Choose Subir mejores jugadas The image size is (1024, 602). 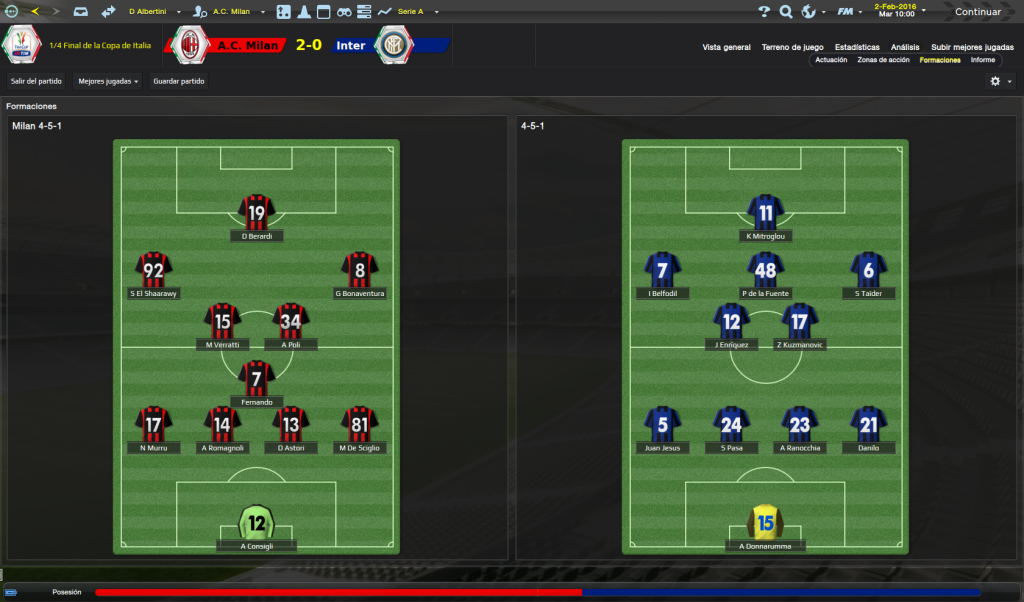point(972,47)
